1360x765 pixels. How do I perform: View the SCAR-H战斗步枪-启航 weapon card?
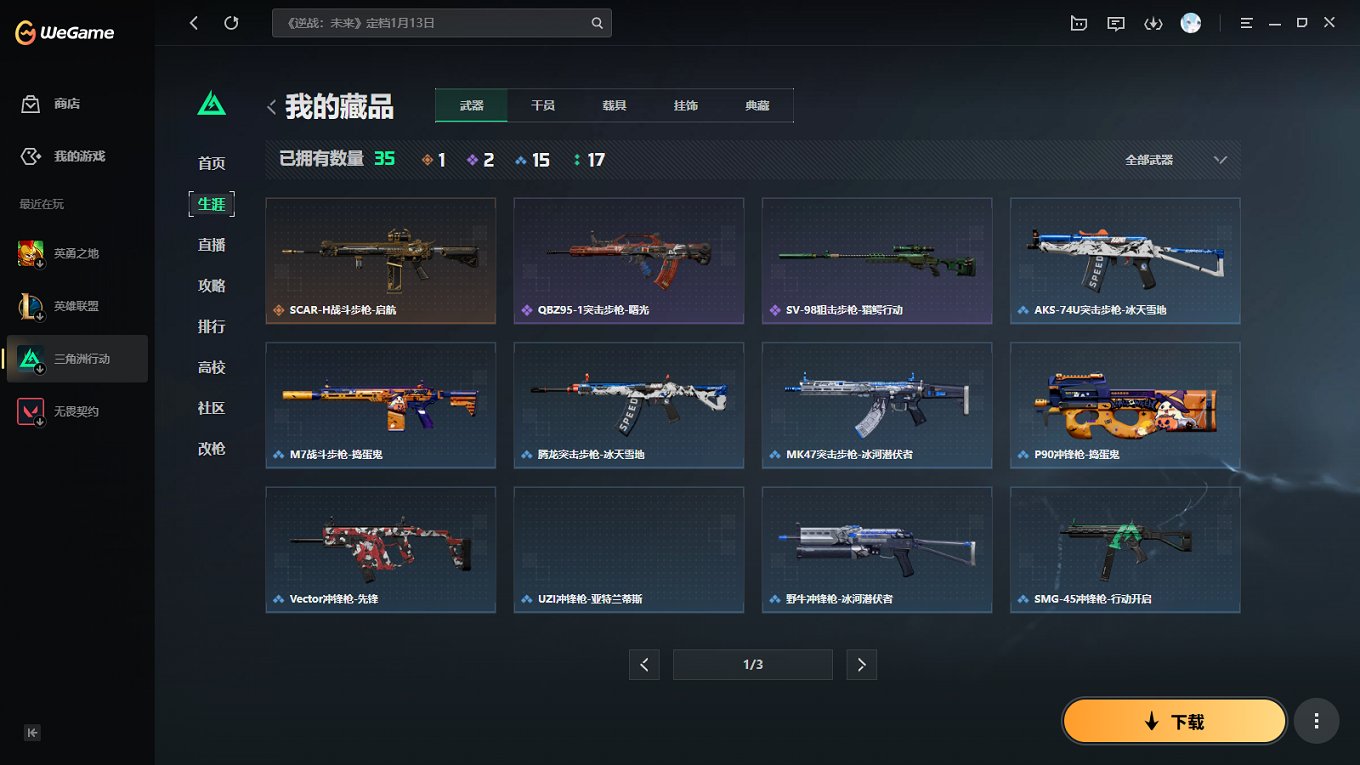380,260
